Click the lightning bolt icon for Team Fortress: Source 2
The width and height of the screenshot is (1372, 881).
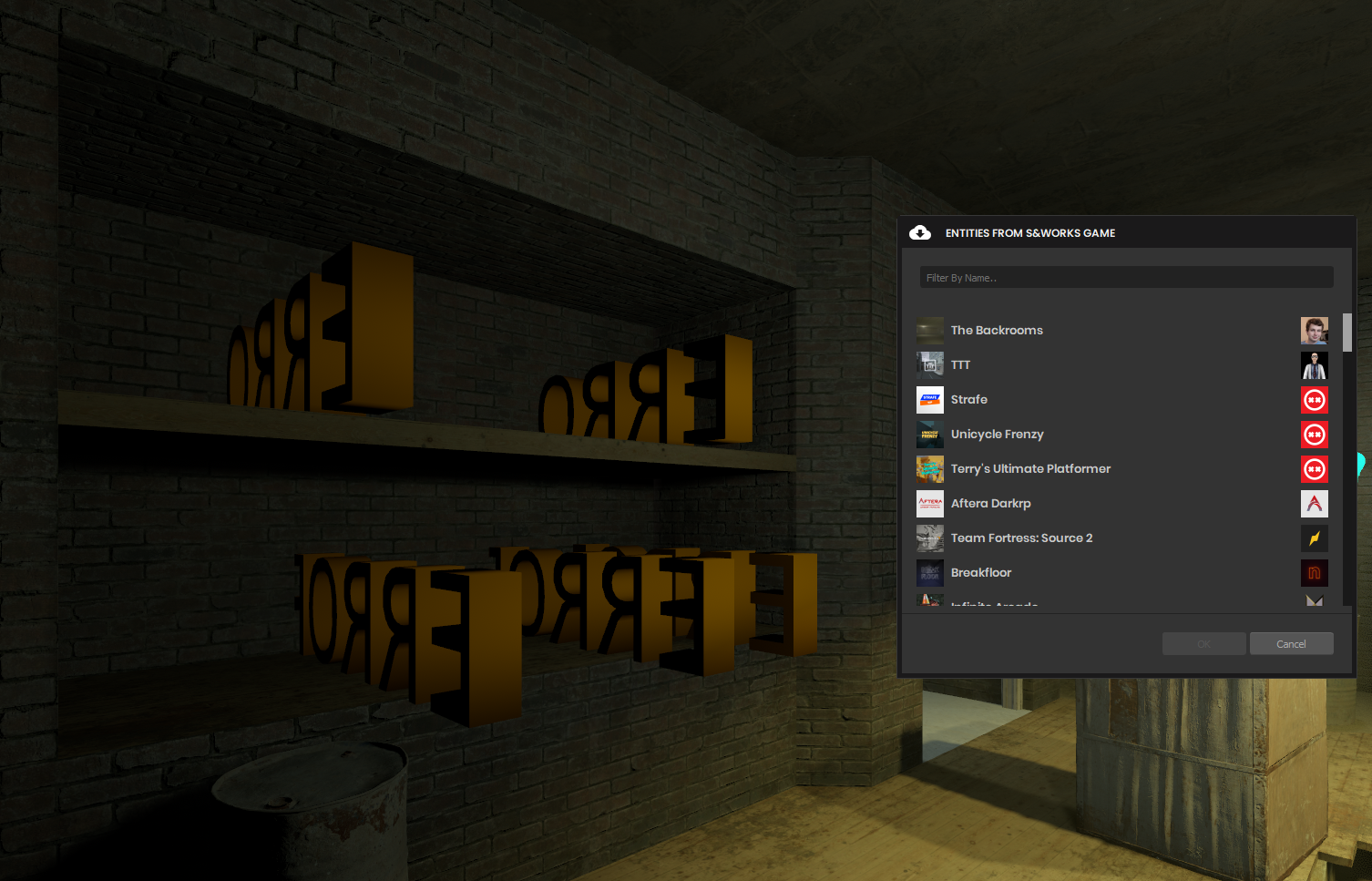1314,538
